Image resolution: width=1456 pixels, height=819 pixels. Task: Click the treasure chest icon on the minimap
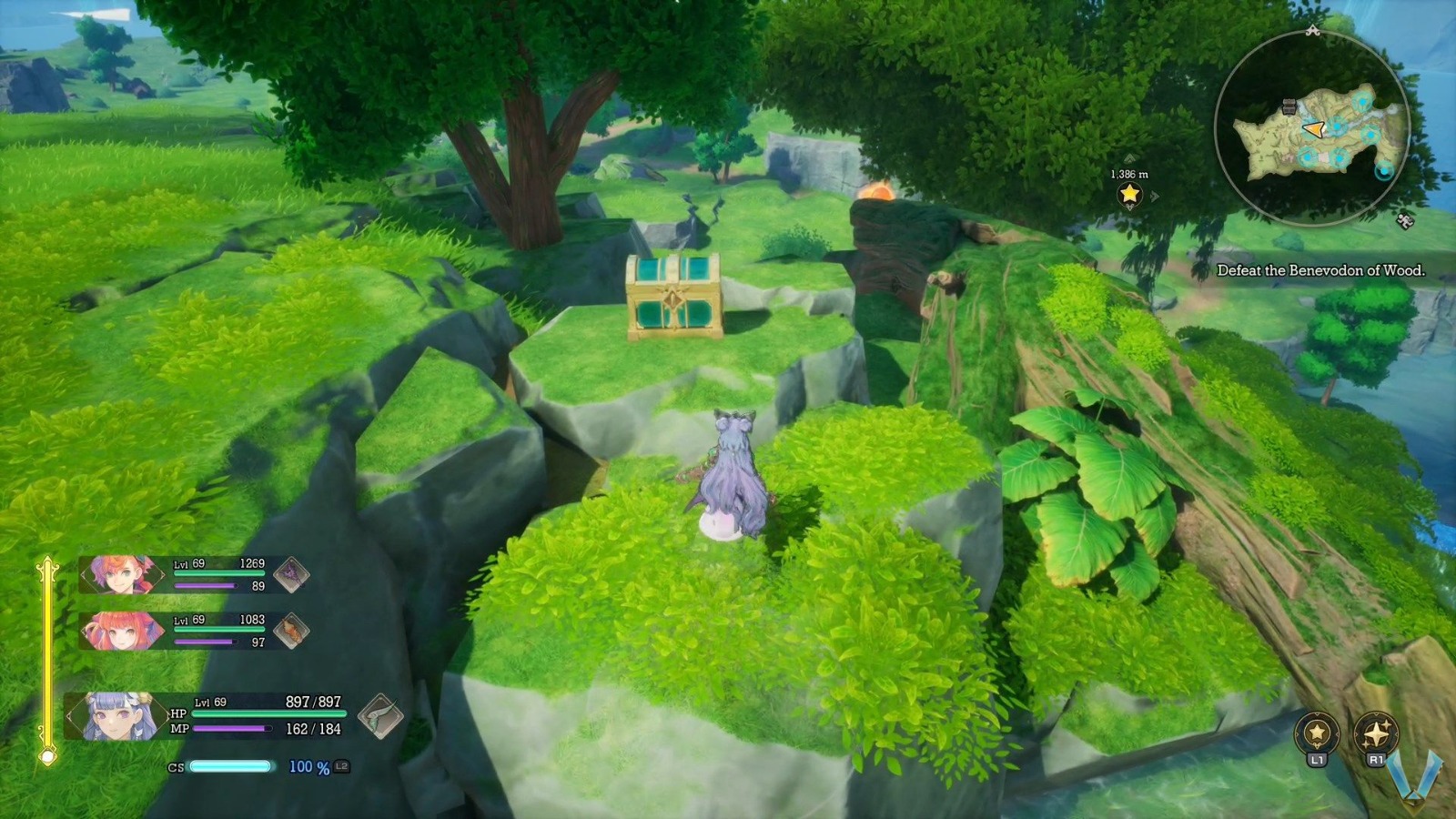coord(1289,106)
